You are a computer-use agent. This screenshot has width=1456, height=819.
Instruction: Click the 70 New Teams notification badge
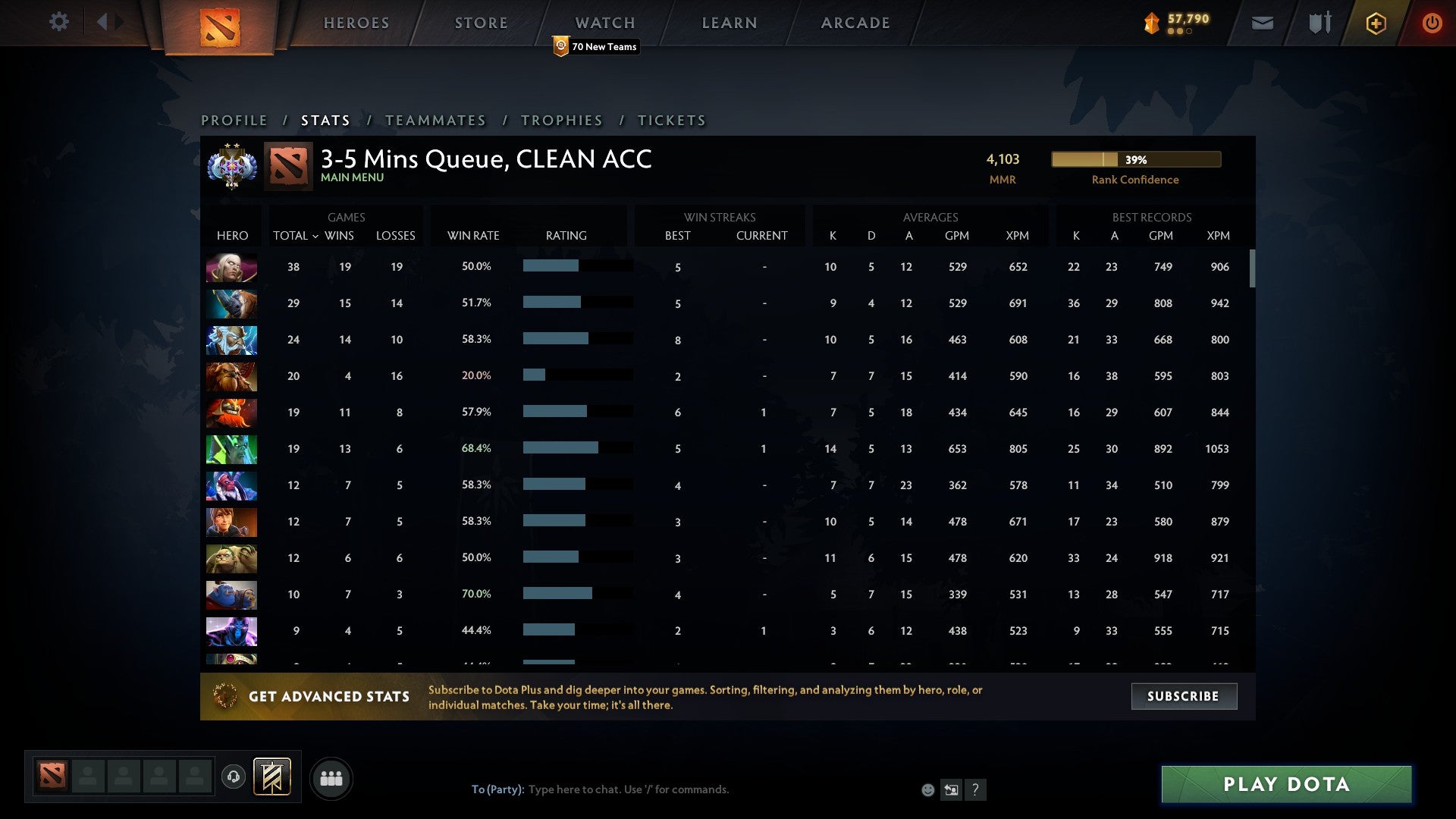coord(597,46)
